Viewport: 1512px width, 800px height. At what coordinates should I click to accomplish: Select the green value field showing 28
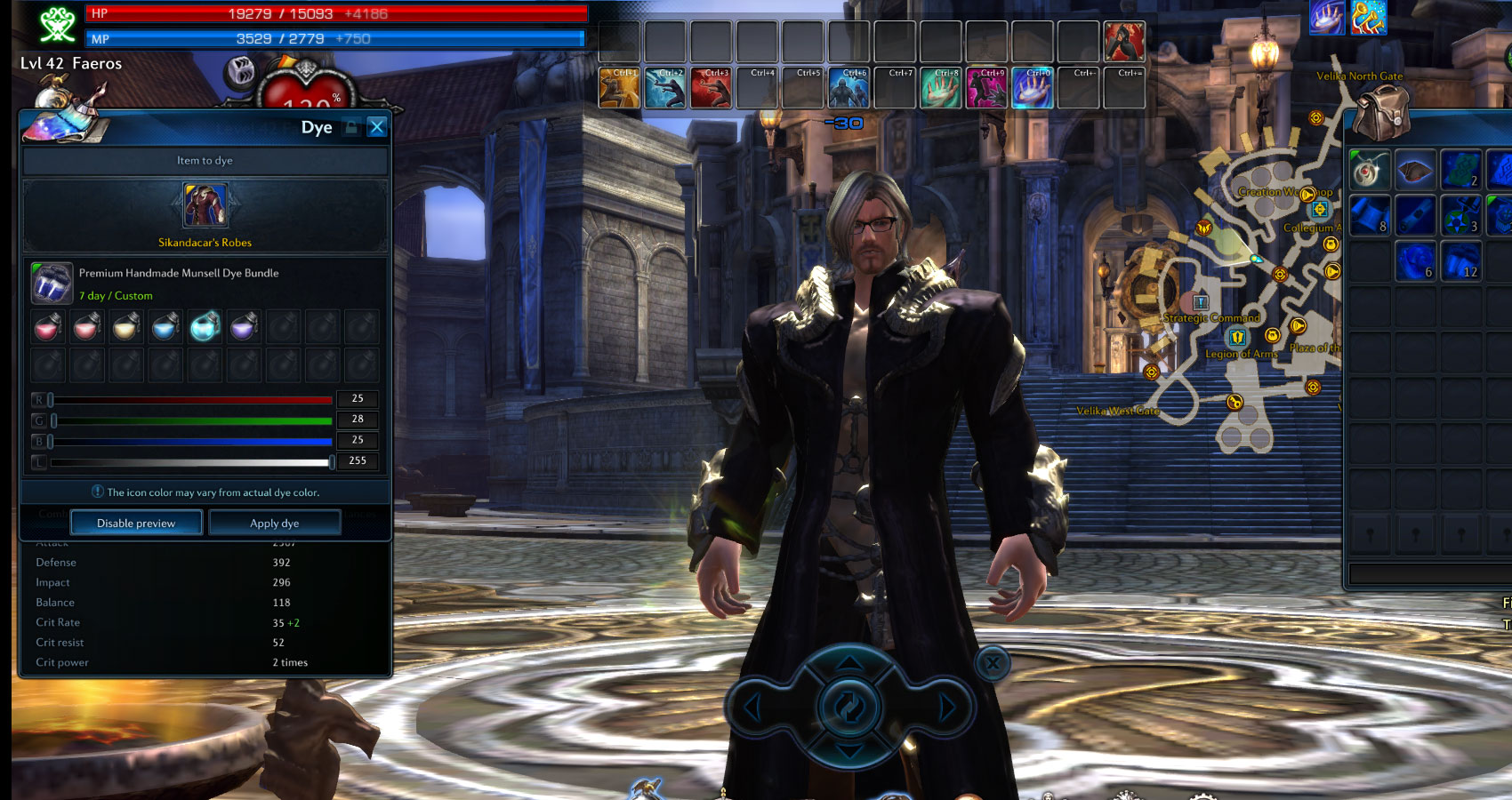point(358,420)
